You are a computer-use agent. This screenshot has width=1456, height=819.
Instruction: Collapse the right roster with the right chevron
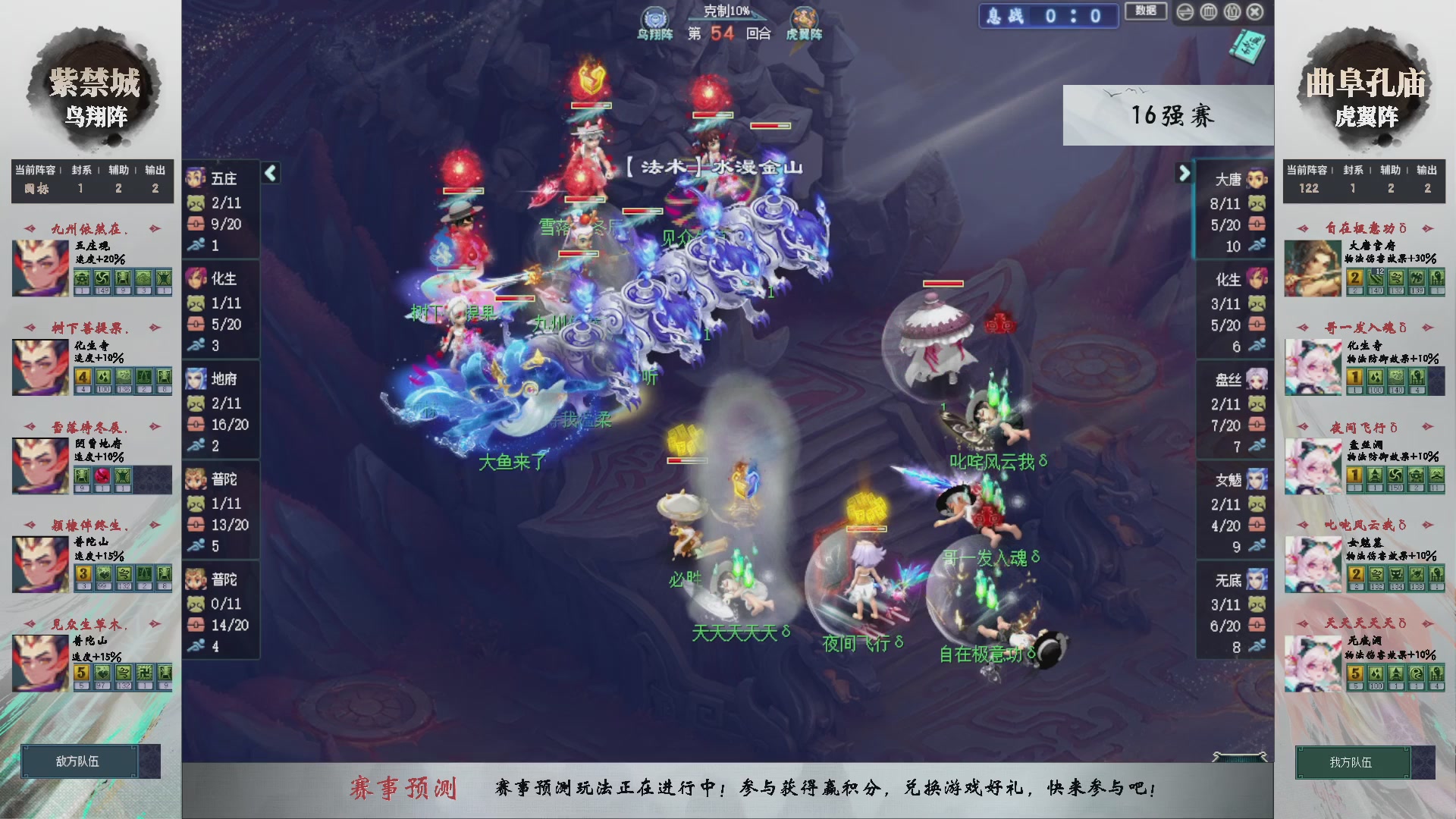pyautogui.click(x=1185, y=173)
